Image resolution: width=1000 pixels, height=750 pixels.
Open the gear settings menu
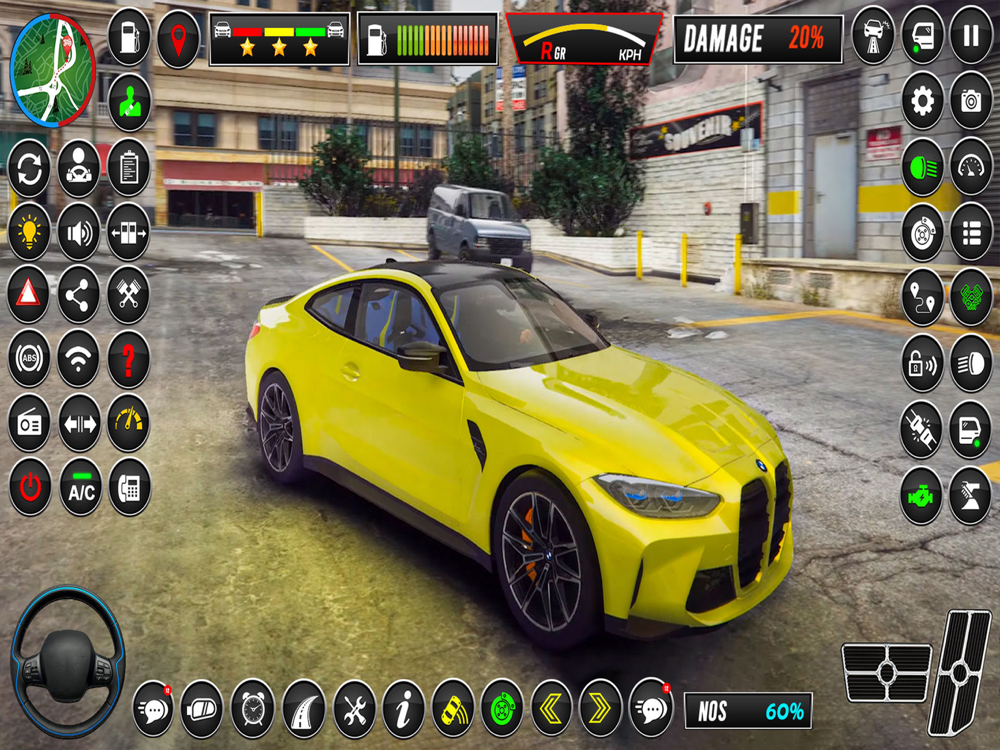[x=922, y=100]
